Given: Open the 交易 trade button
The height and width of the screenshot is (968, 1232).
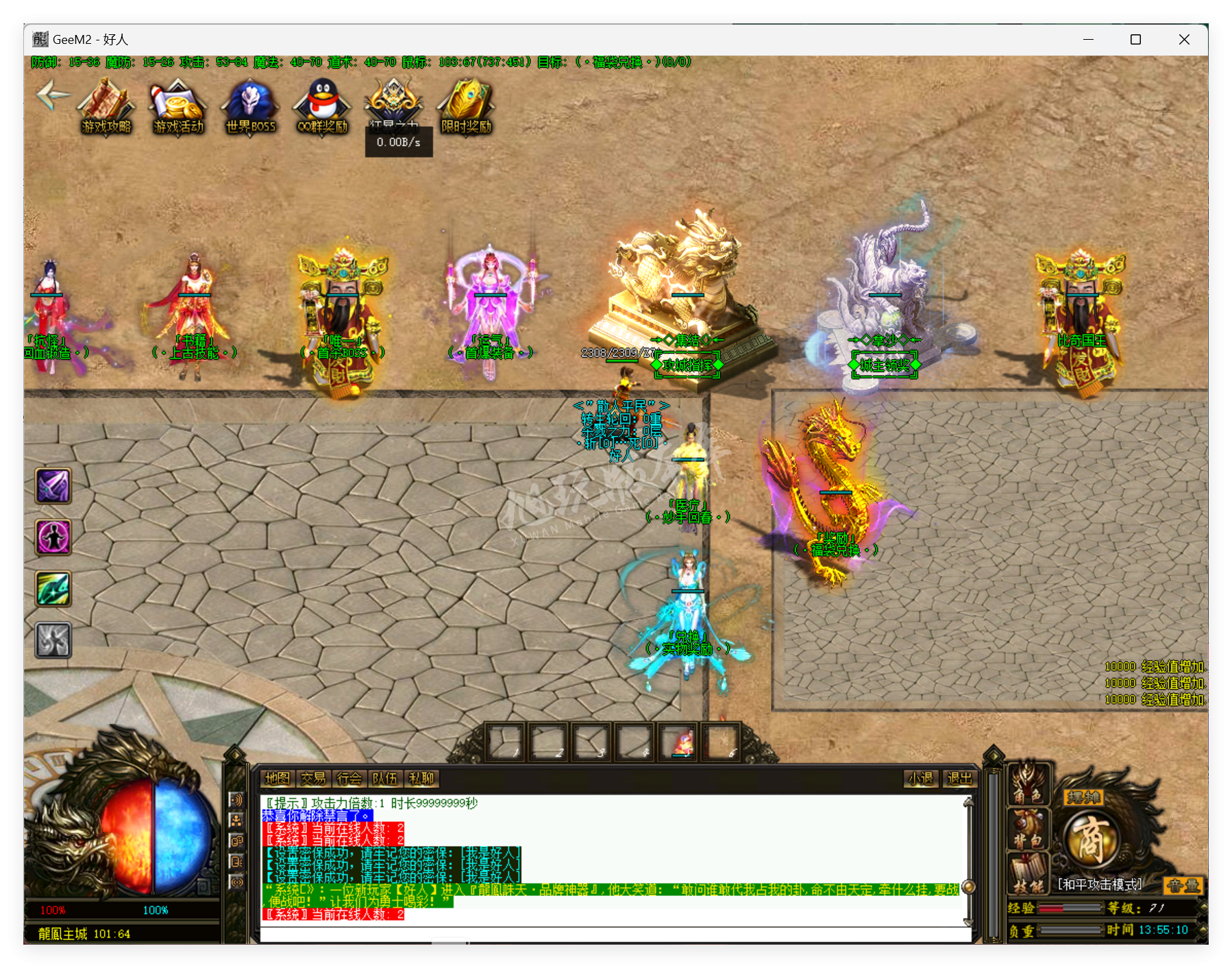Looking at the screenshot, I should click(x=313, y=779).
